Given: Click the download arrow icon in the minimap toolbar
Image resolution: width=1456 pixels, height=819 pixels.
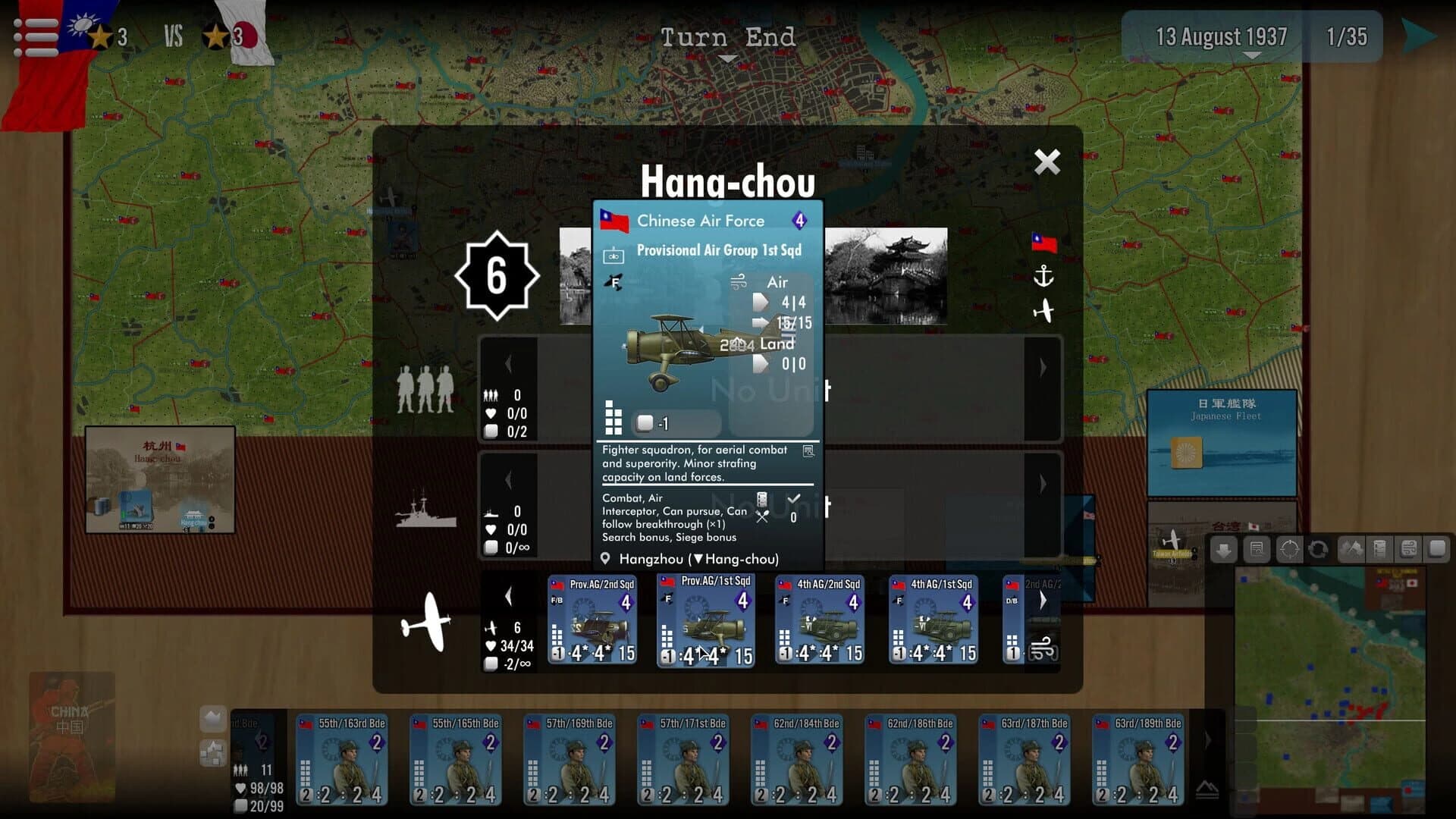Looking at the screenshot, I should pos(1224,548).
